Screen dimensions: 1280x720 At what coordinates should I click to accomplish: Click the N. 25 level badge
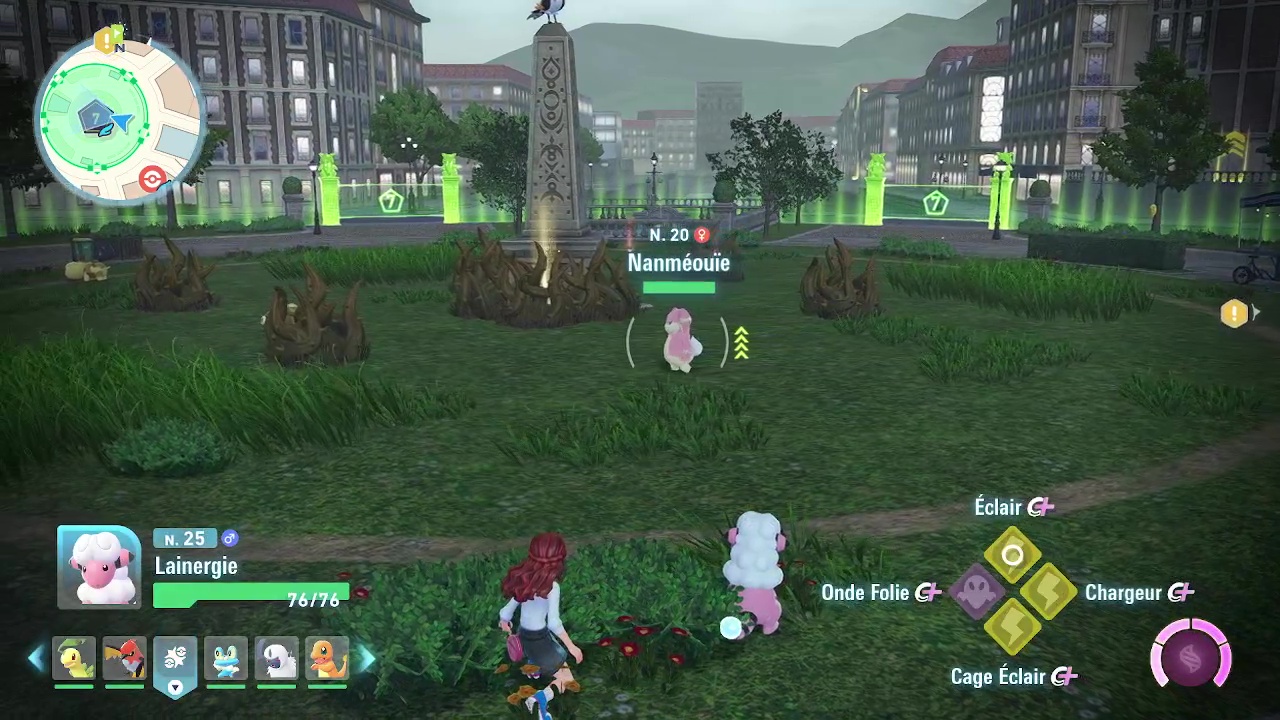(x=183, y=538)
